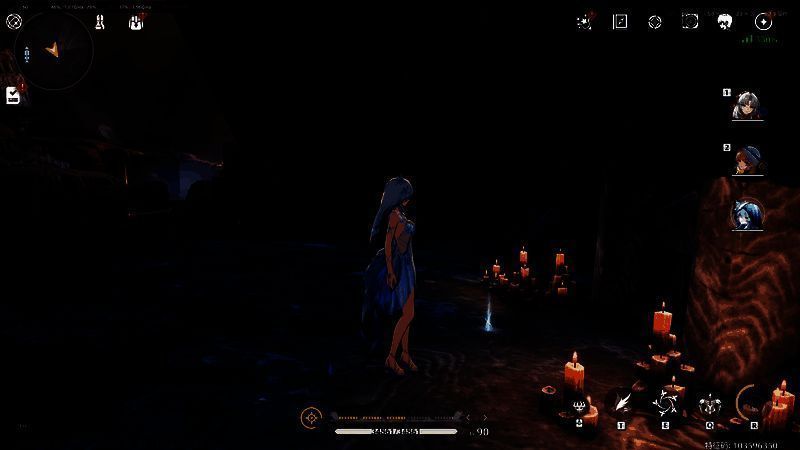800x450 pixels.
Task: Switch to the brown-haired character in slot 2
Action: tap(746, 160)
